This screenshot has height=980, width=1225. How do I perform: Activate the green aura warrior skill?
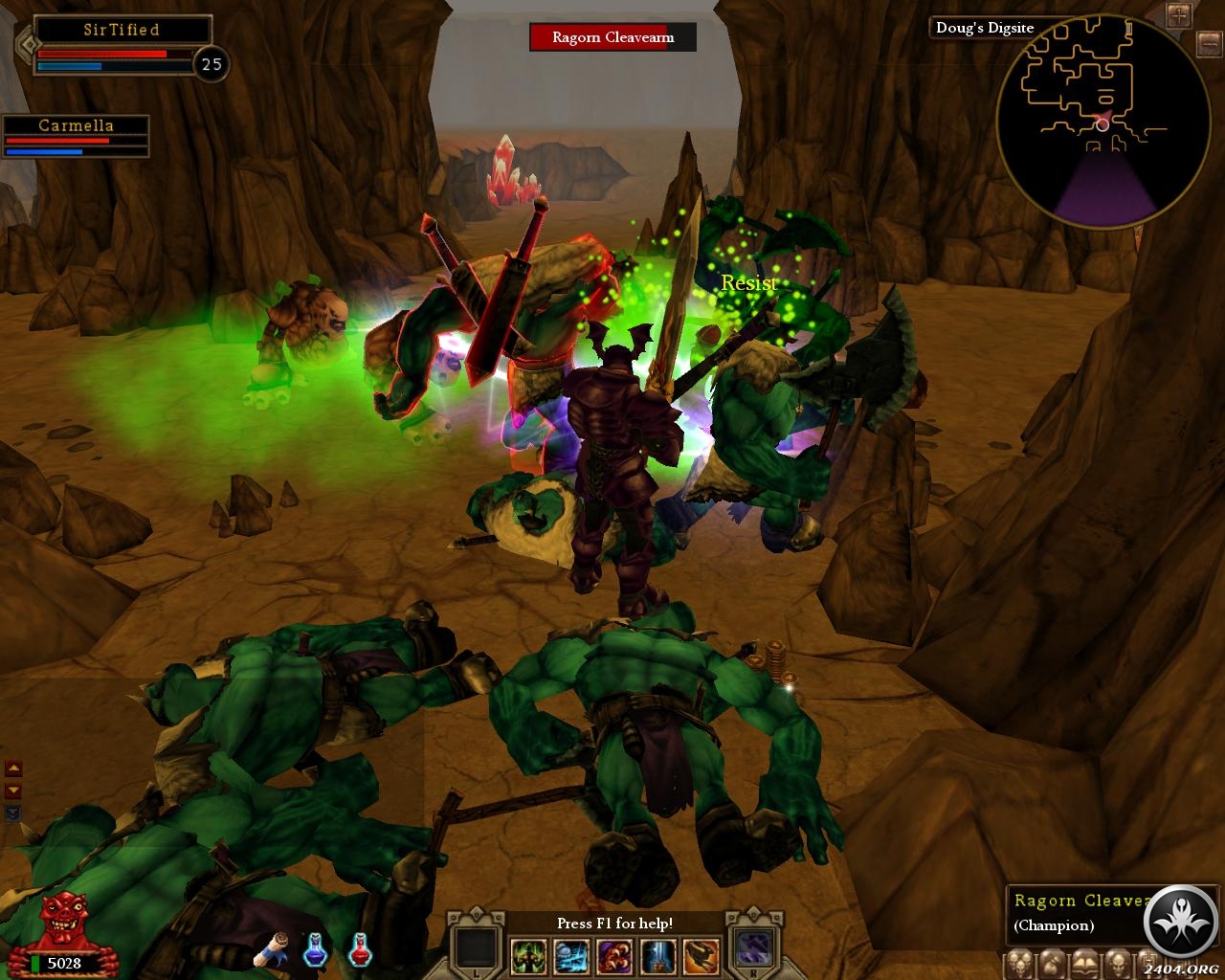point(528,954)
